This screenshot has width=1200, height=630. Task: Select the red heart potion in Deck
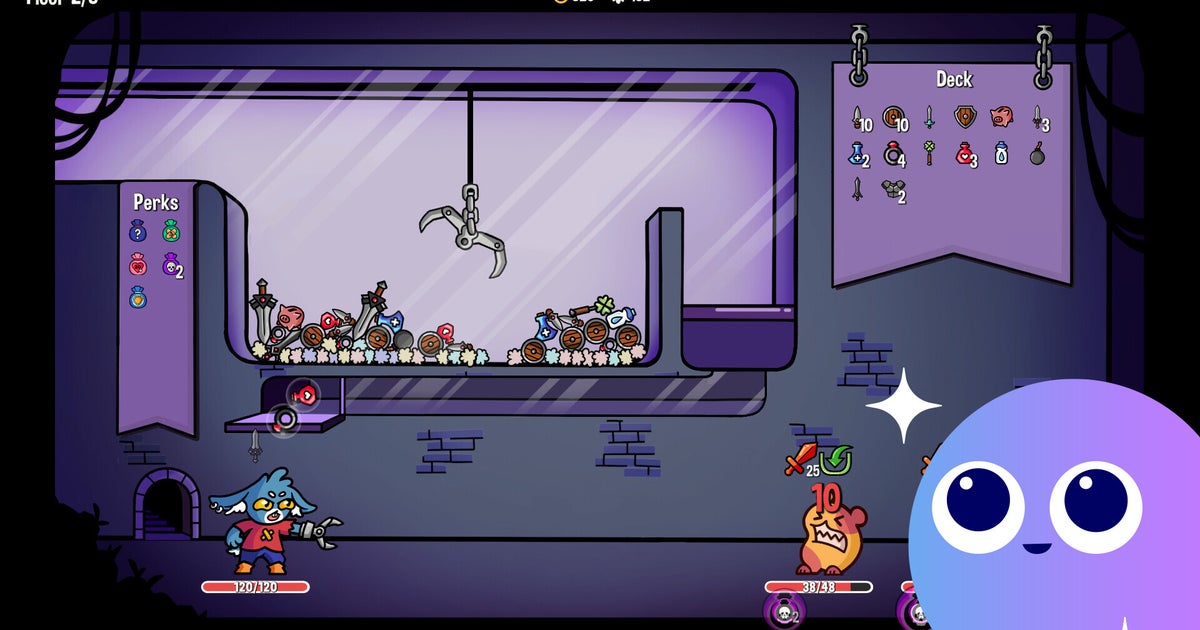[964, 154]
